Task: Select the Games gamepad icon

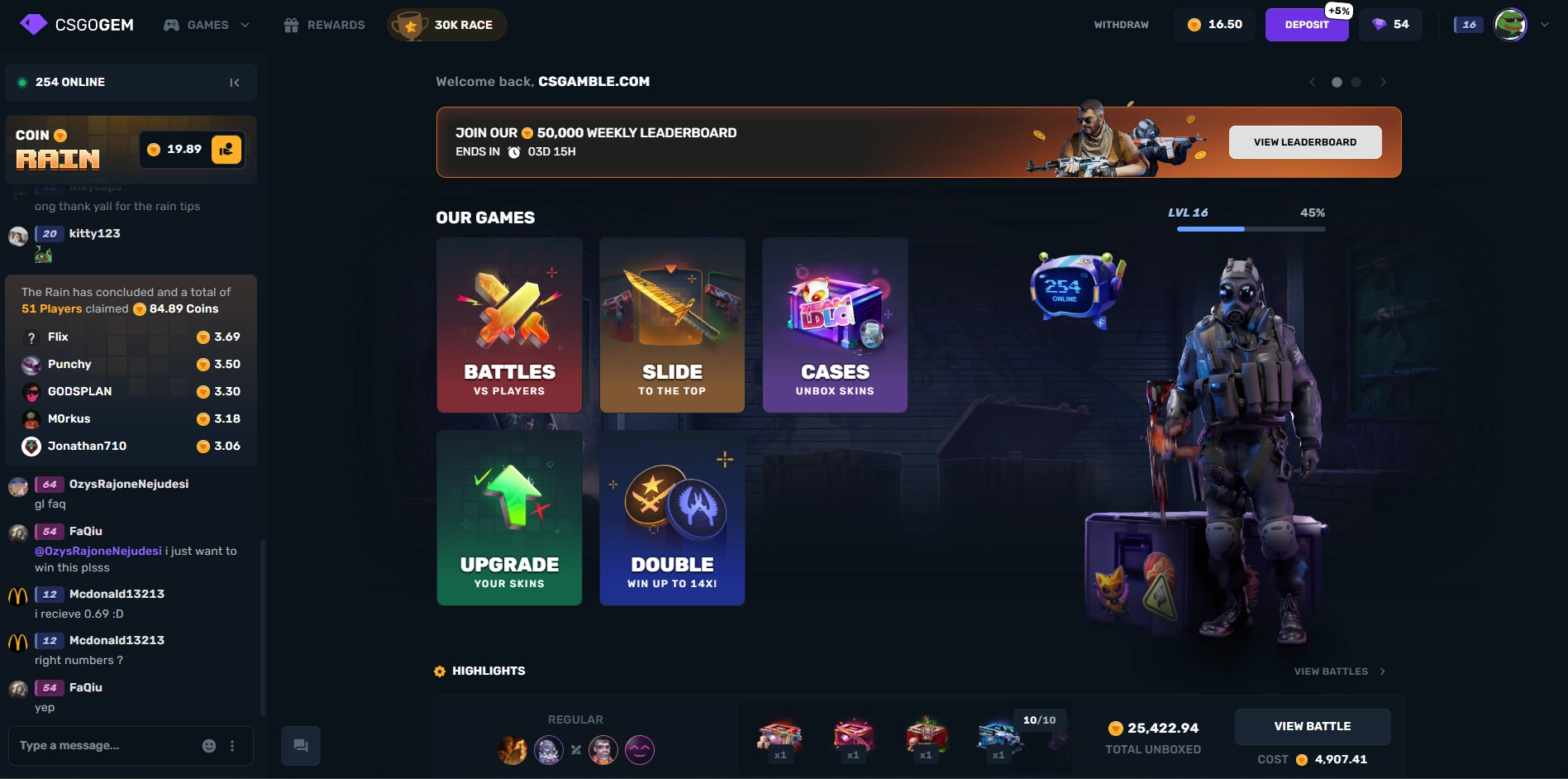Action: tap(171, 24)
